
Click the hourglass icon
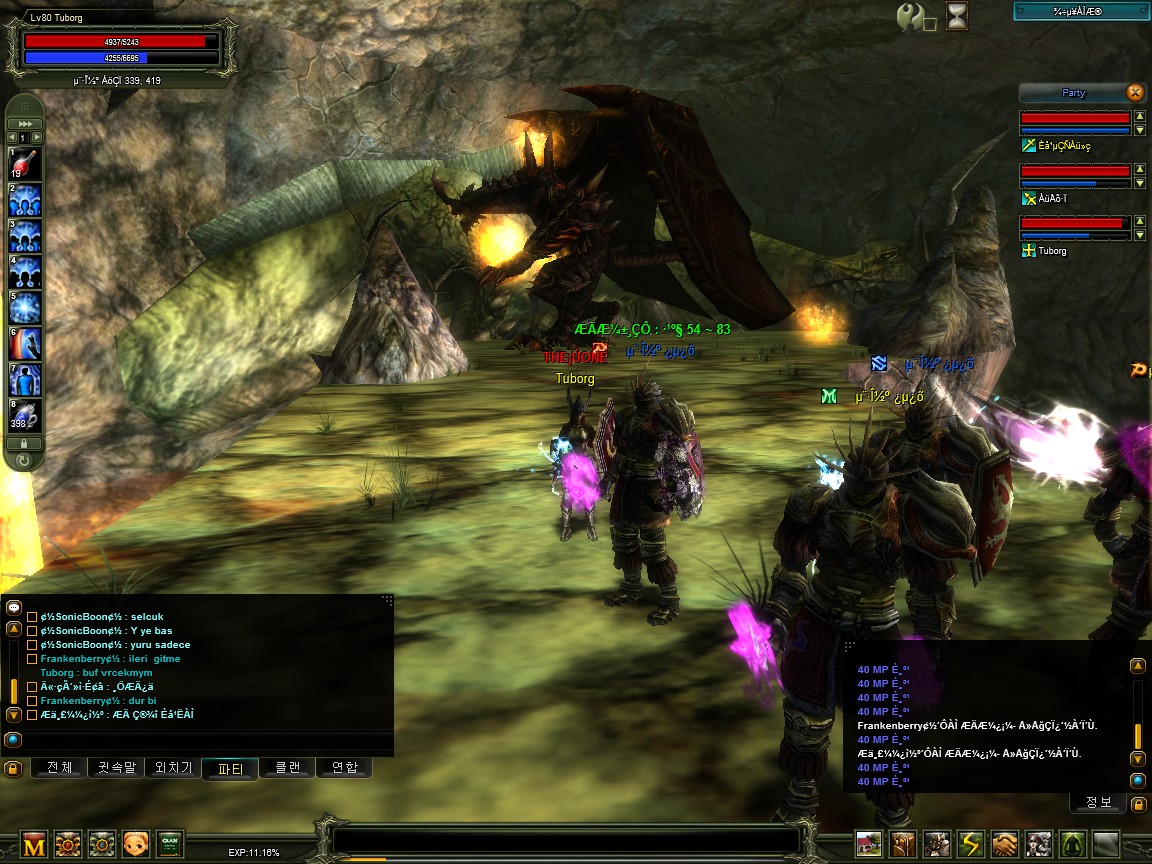(x=957, y=16)
